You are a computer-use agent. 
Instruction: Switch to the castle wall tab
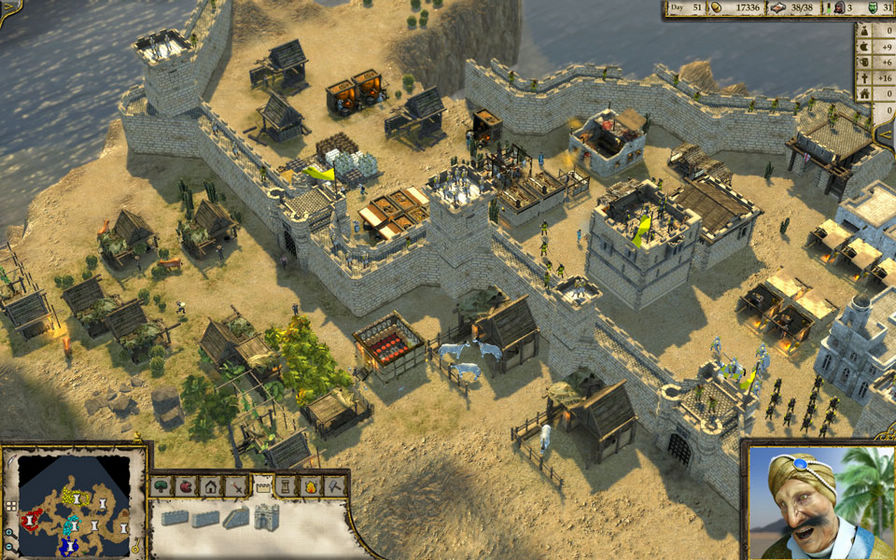tap(262, 486)
